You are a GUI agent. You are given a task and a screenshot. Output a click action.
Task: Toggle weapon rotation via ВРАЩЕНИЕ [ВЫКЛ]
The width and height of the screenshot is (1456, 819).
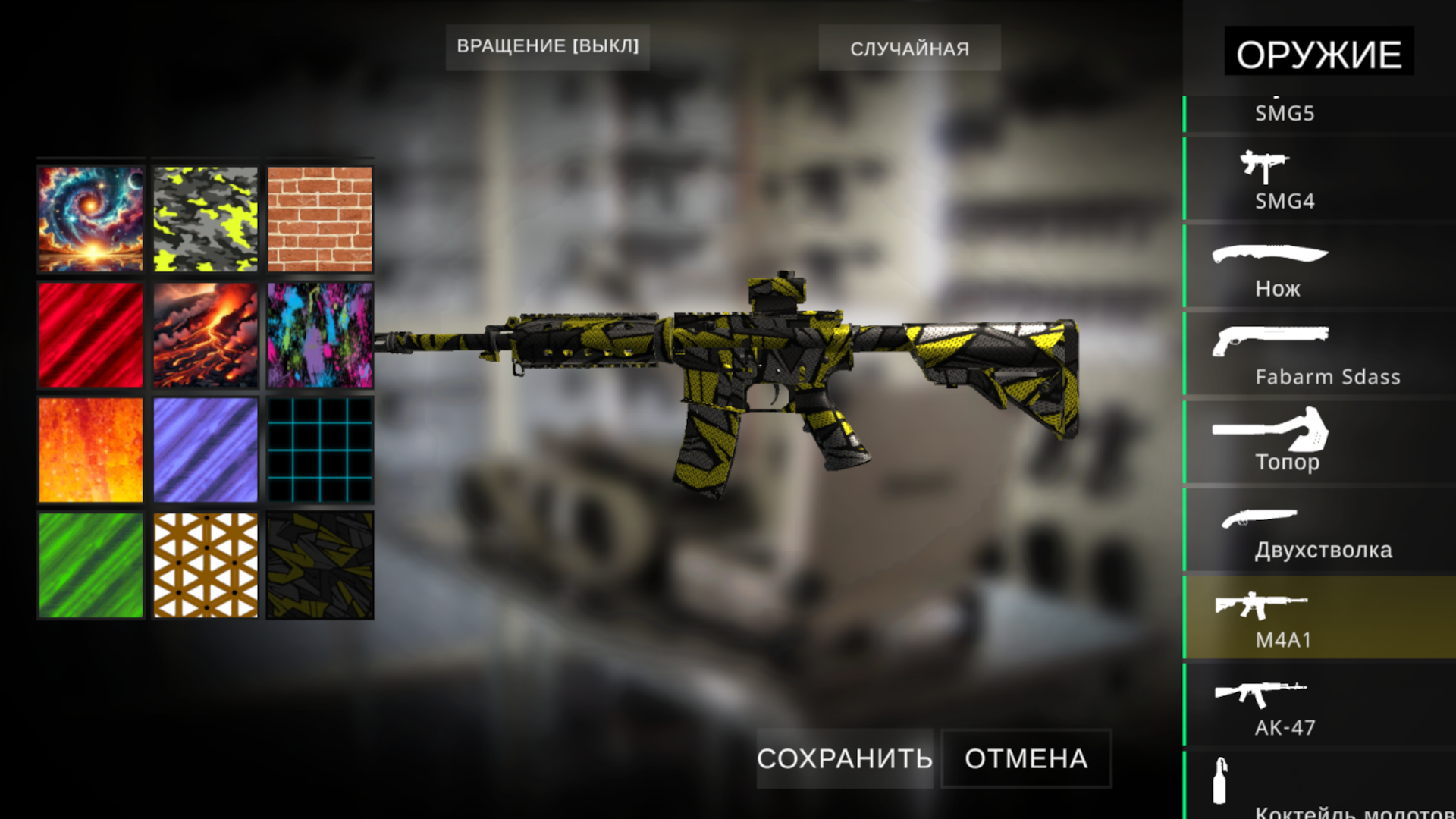coord(548,46)
